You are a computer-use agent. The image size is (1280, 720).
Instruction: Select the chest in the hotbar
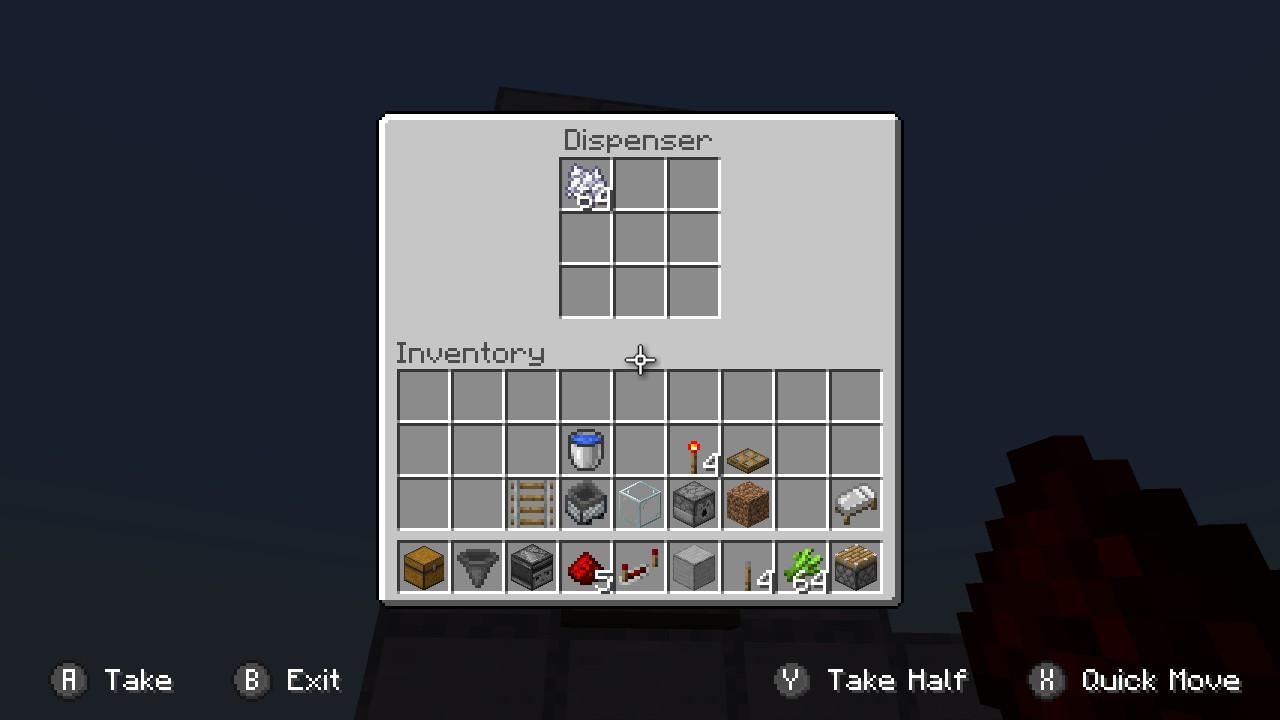click(x=424, y=568)
